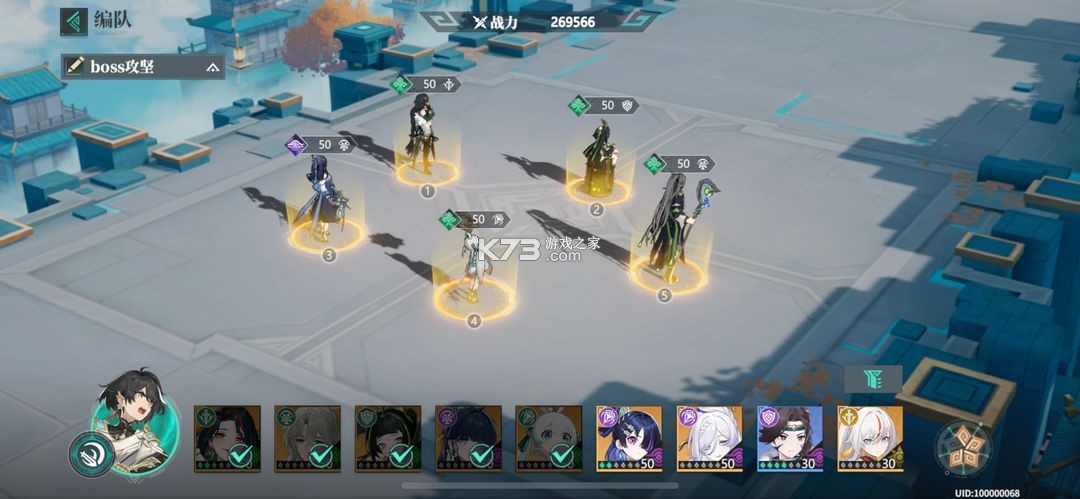Viewport: 1080px width, 499px height.
Task: Deselect the red-black haired deployed character card
Action: pyautogui.click(x=227, y=438)
